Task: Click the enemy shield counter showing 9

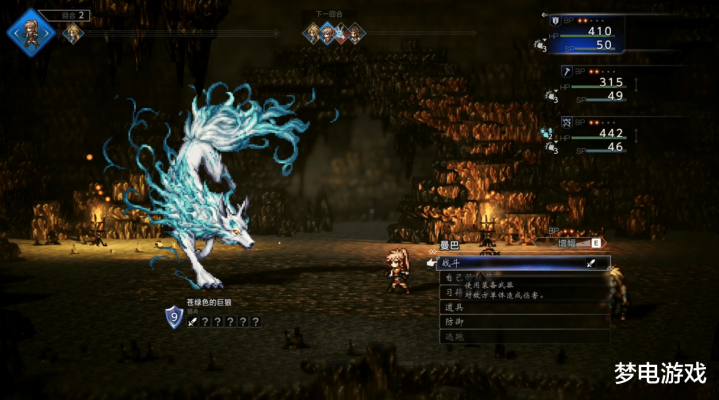Action: tap(174, 317)
